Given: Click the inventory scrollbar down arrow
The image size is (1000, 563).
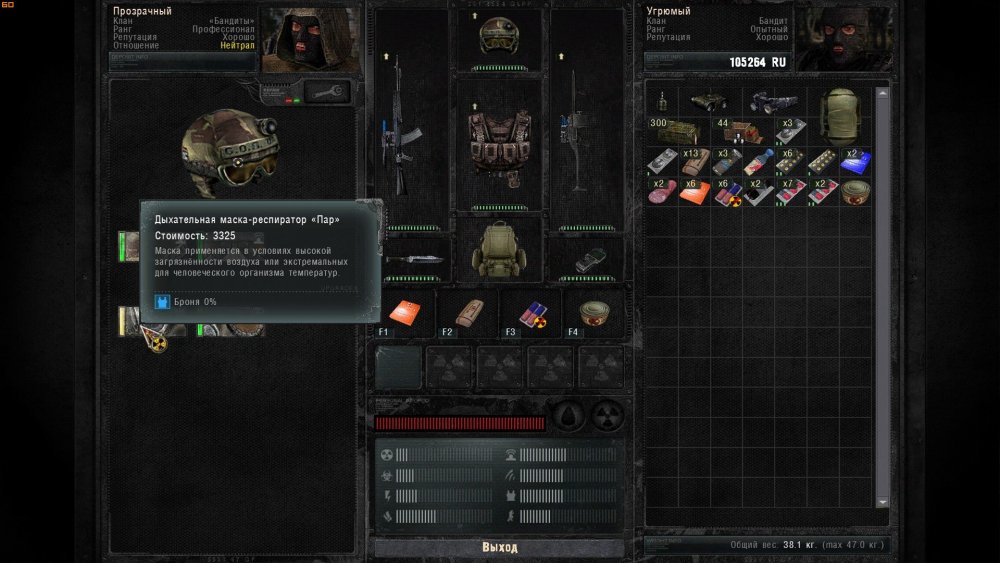Looking at the screenshot, I should coord(882,502).
